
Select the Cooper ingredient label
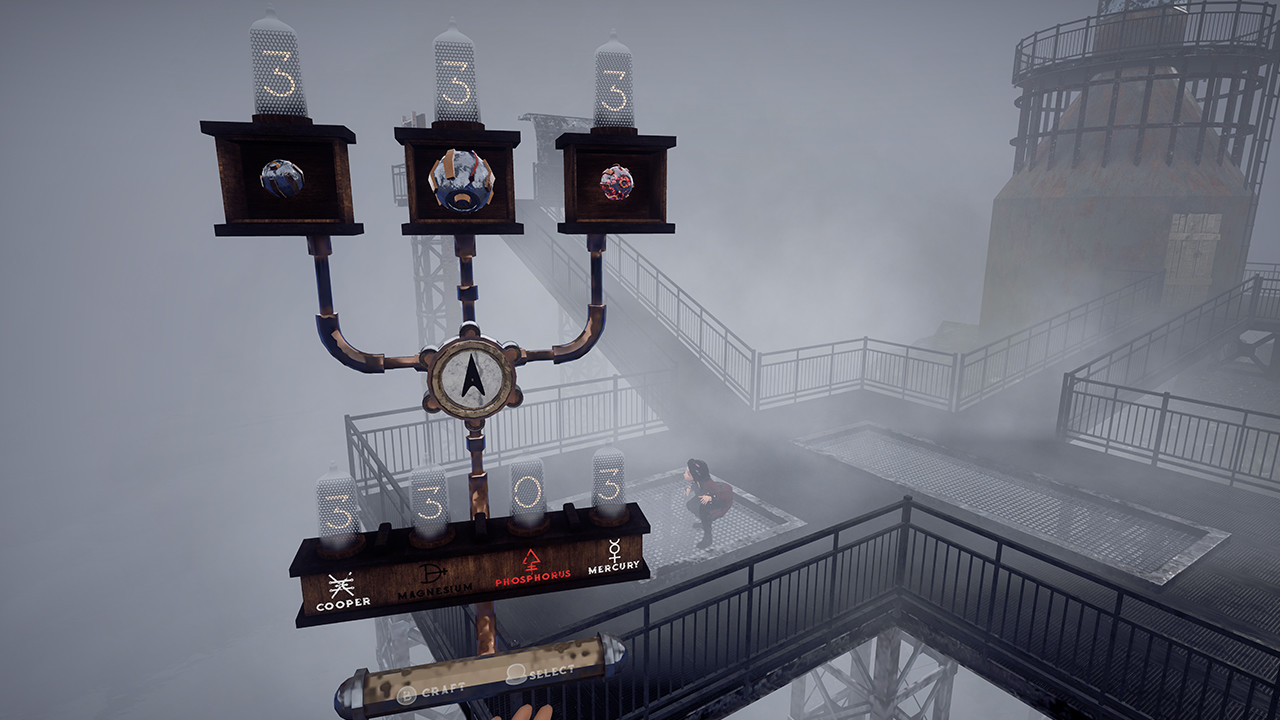click(x=343, y=592)
